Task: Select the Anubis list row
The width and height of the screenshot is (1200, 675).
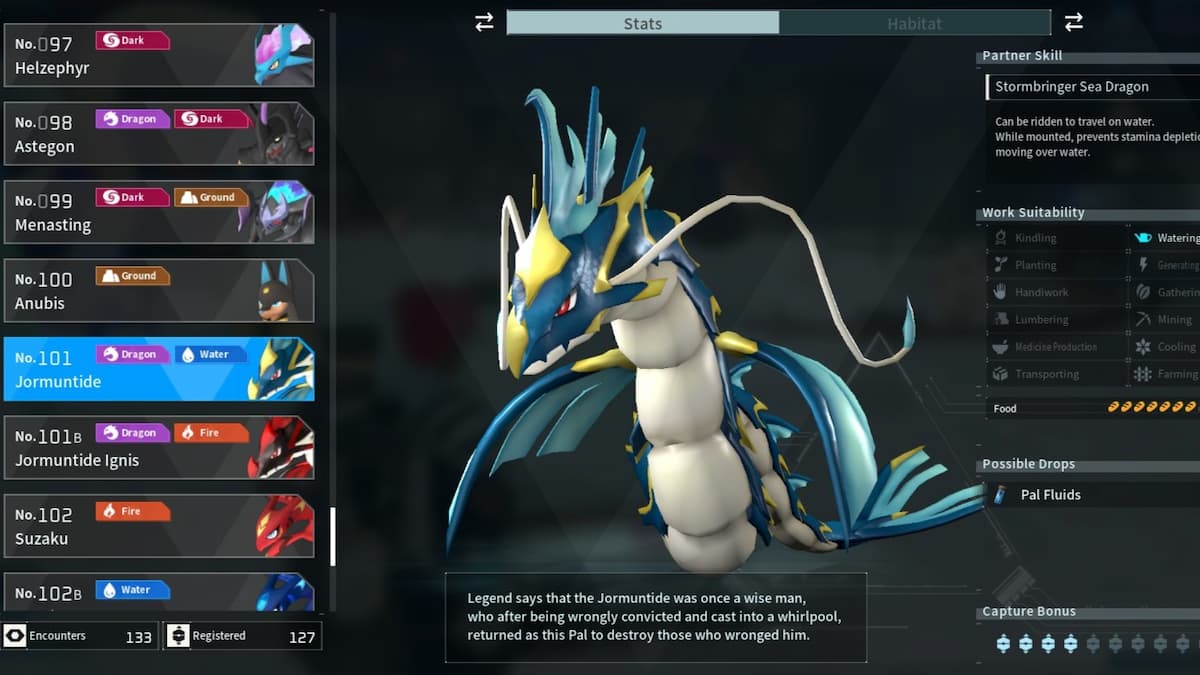Action: [158, 290]
